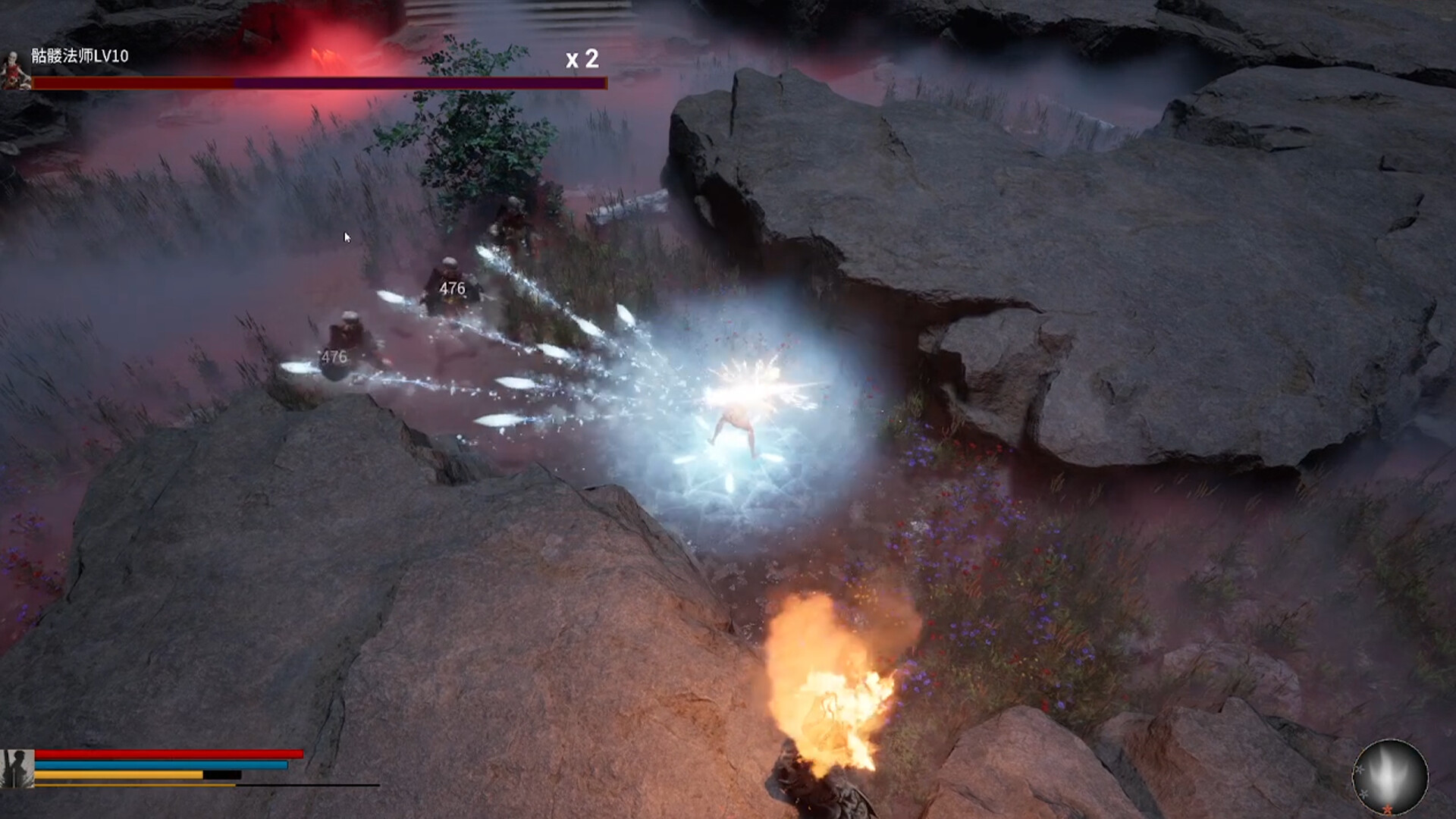Click the 476 damage number on left enemy
This screenshot has height=819, width=1456.
click(x=334, y=355)
